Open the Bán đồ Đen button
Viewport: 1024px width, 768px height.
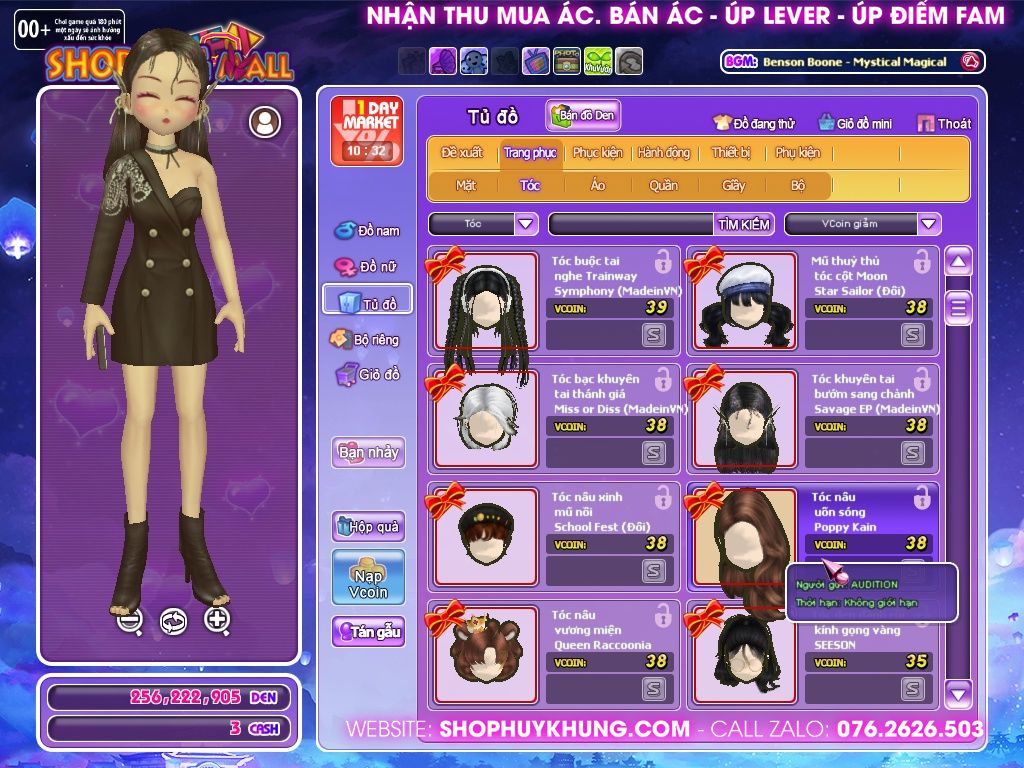point(583,116)
